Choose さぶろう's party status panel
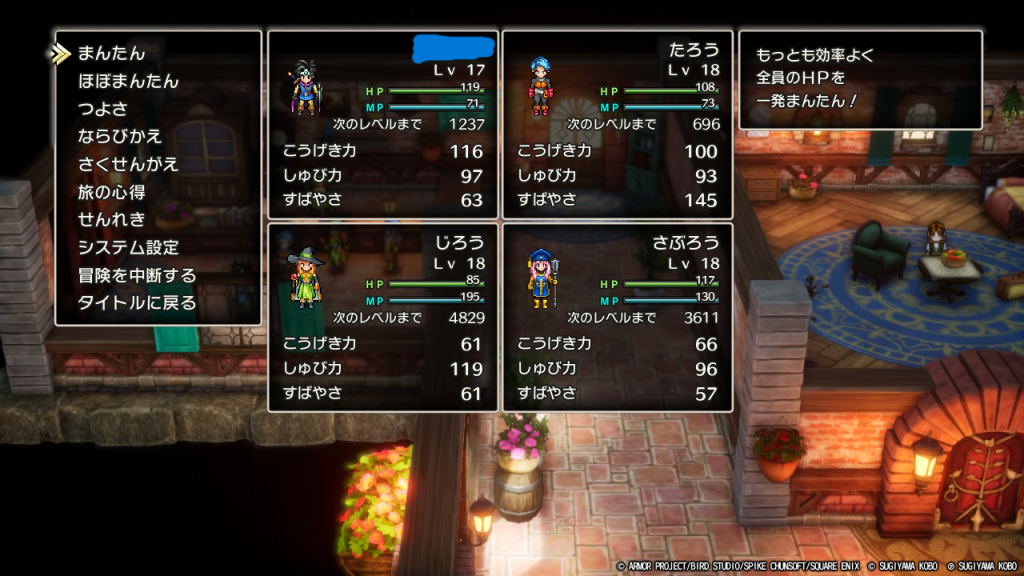The height and width of the screenshot is (576, 1024). point(617,317)
